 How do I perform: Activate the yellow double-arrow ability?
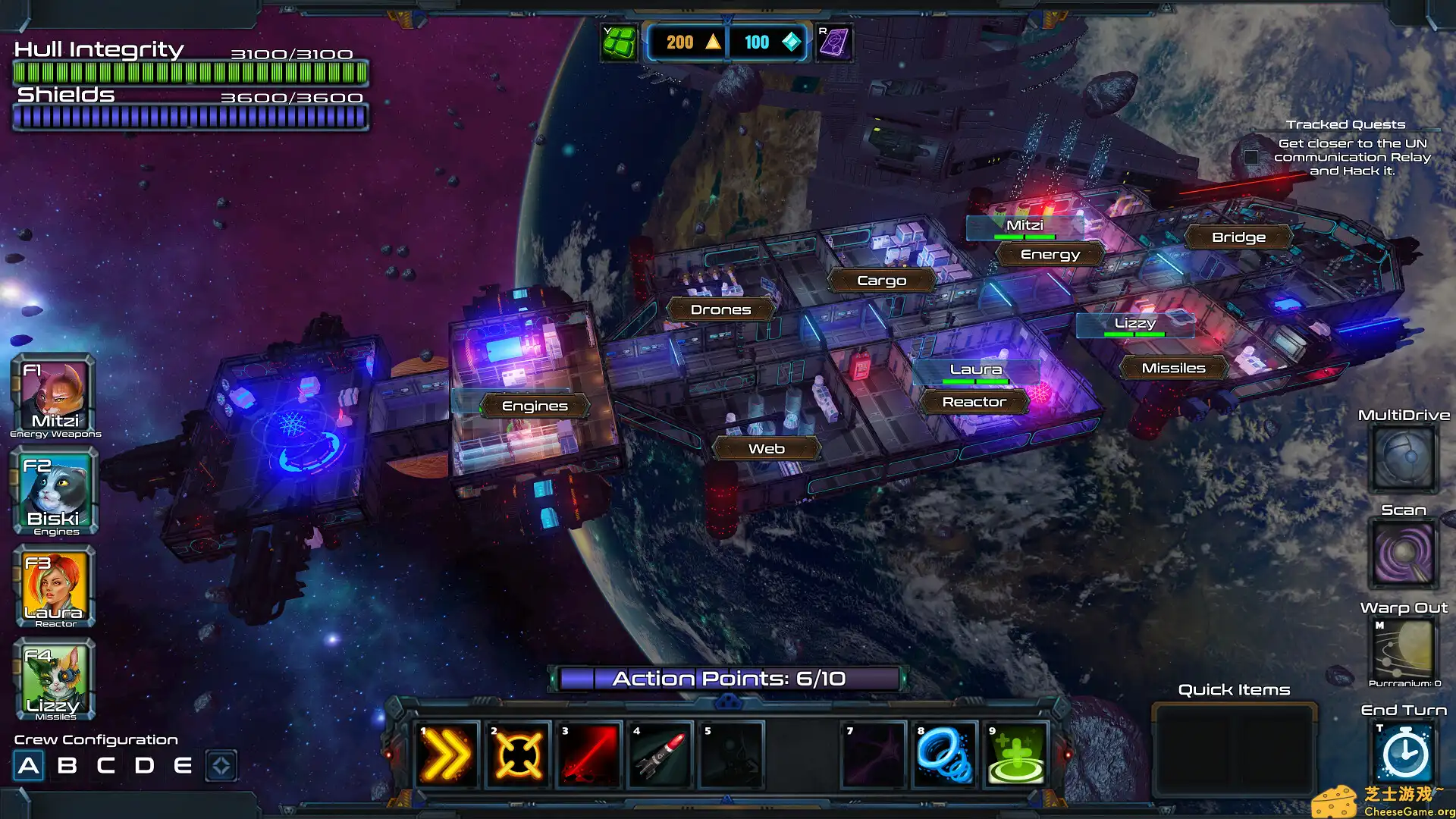pyautogui.click(x=447, y=755)
